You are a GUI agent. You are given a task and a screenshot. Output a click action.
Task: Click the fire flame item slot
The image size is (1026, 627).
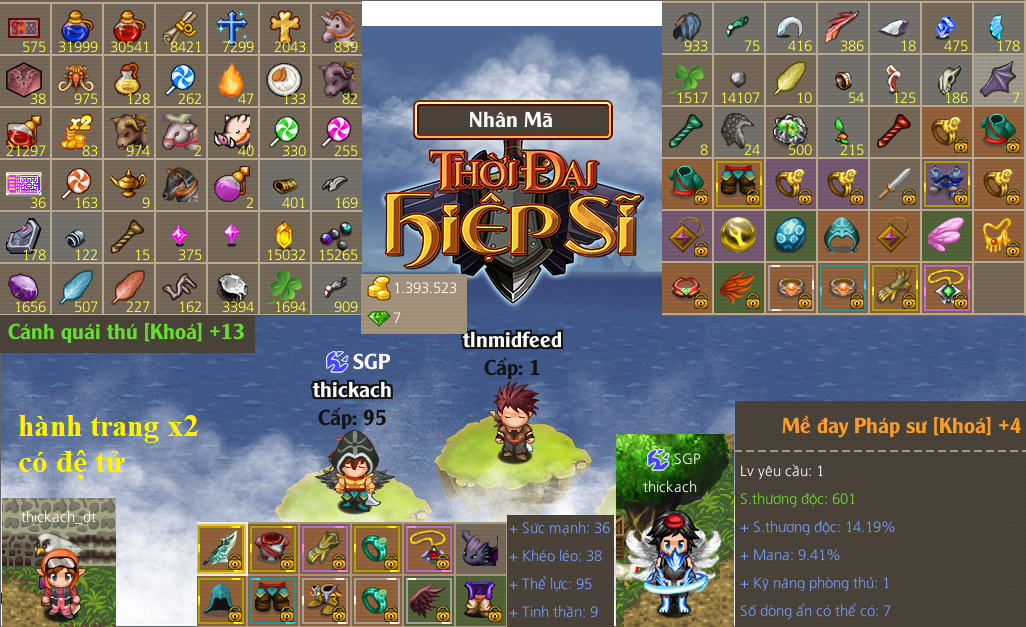tap(233, 80)
